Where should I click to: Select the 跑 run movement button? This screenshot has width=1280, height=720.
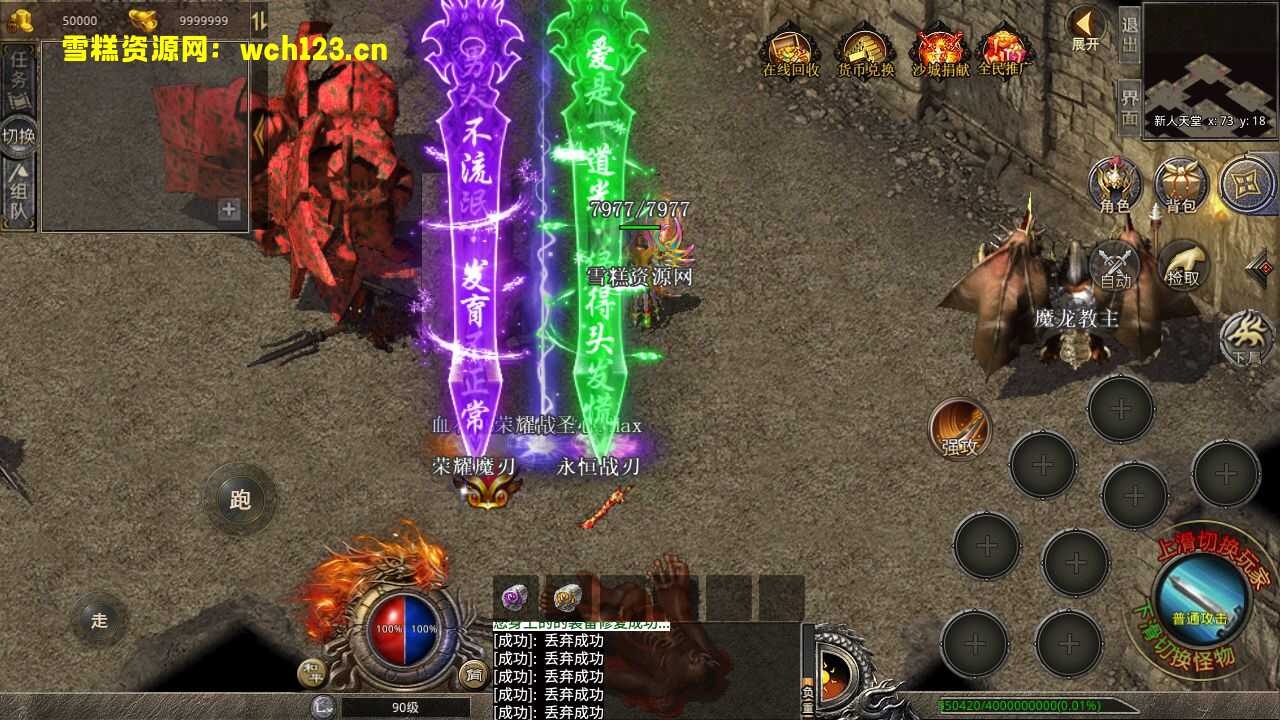pos(240,499)
